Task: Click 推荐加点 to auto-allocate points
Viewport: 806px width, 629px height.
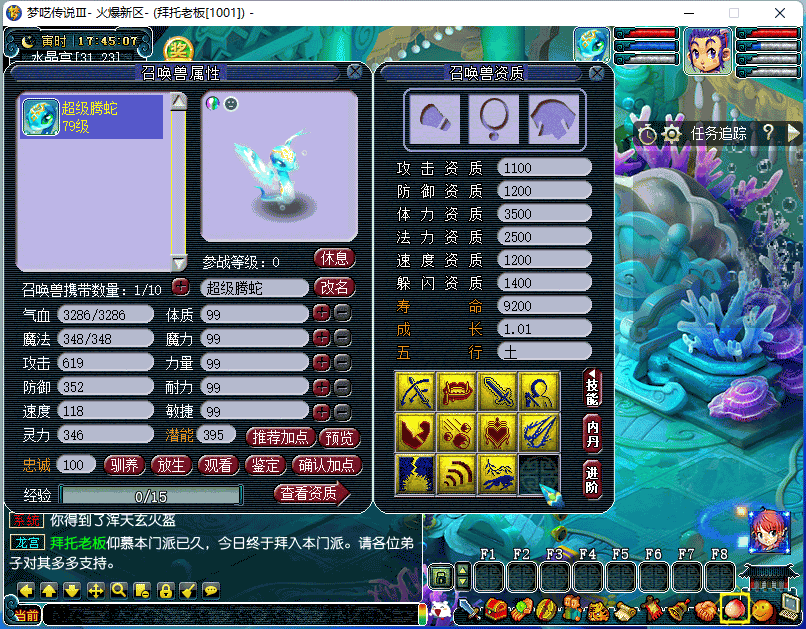Action: (279, 437)
